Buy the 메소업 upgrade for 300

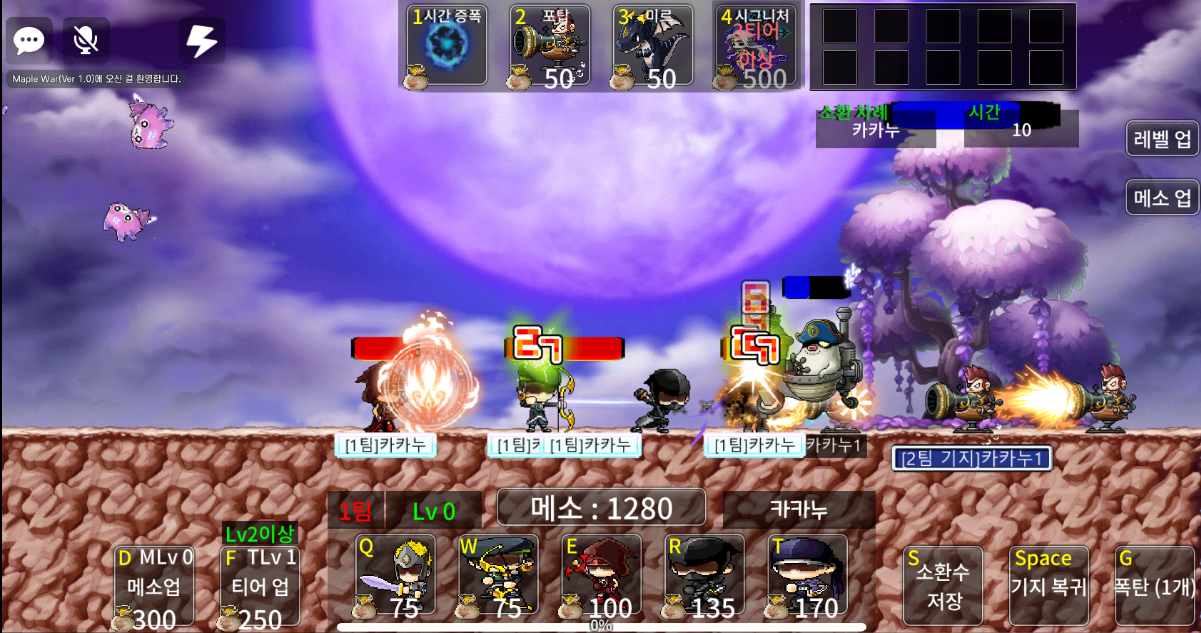click(154, 587)
